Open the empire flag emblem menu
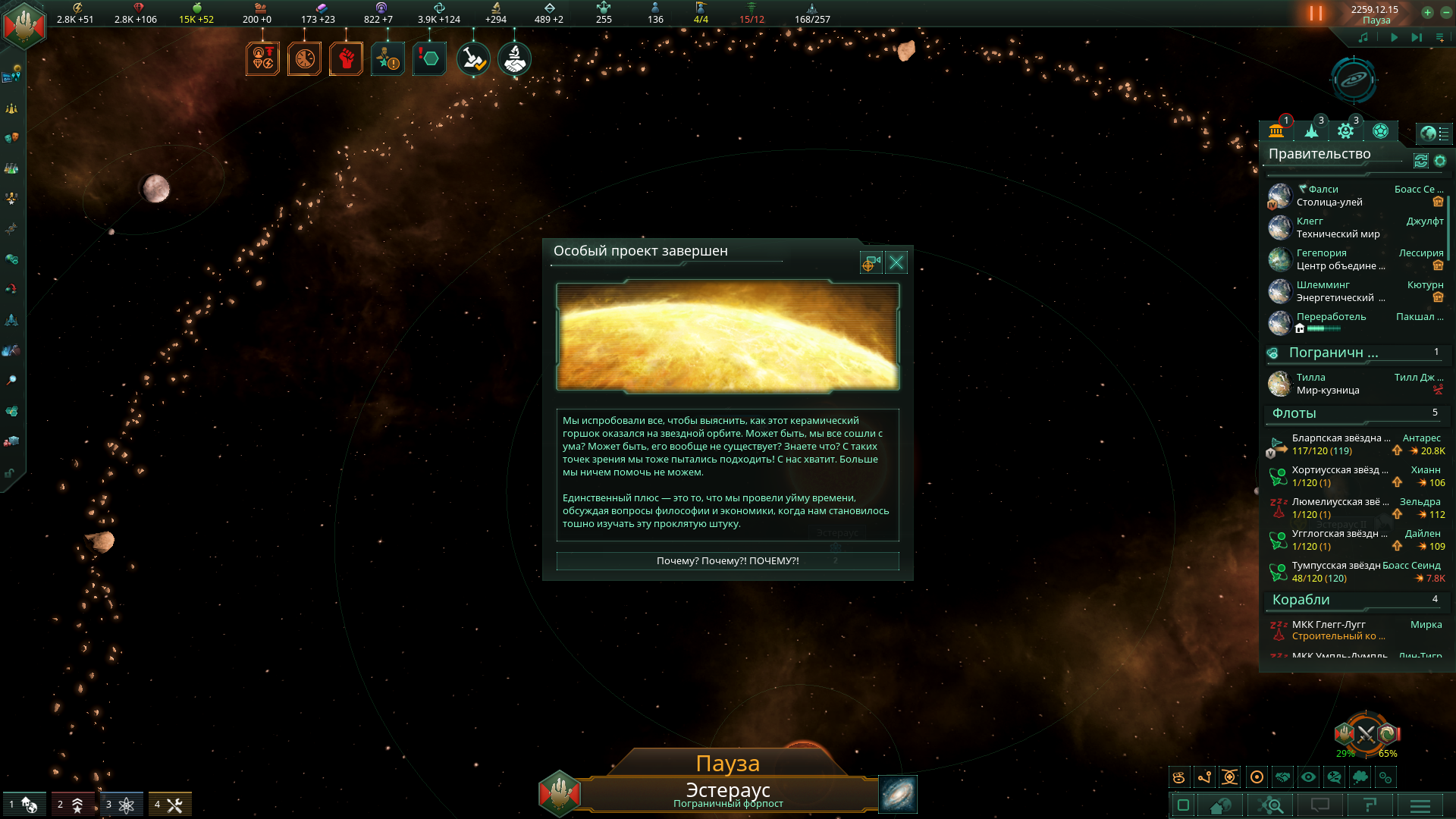Viewport: 1456px width, 819px height. coord(24,24)
